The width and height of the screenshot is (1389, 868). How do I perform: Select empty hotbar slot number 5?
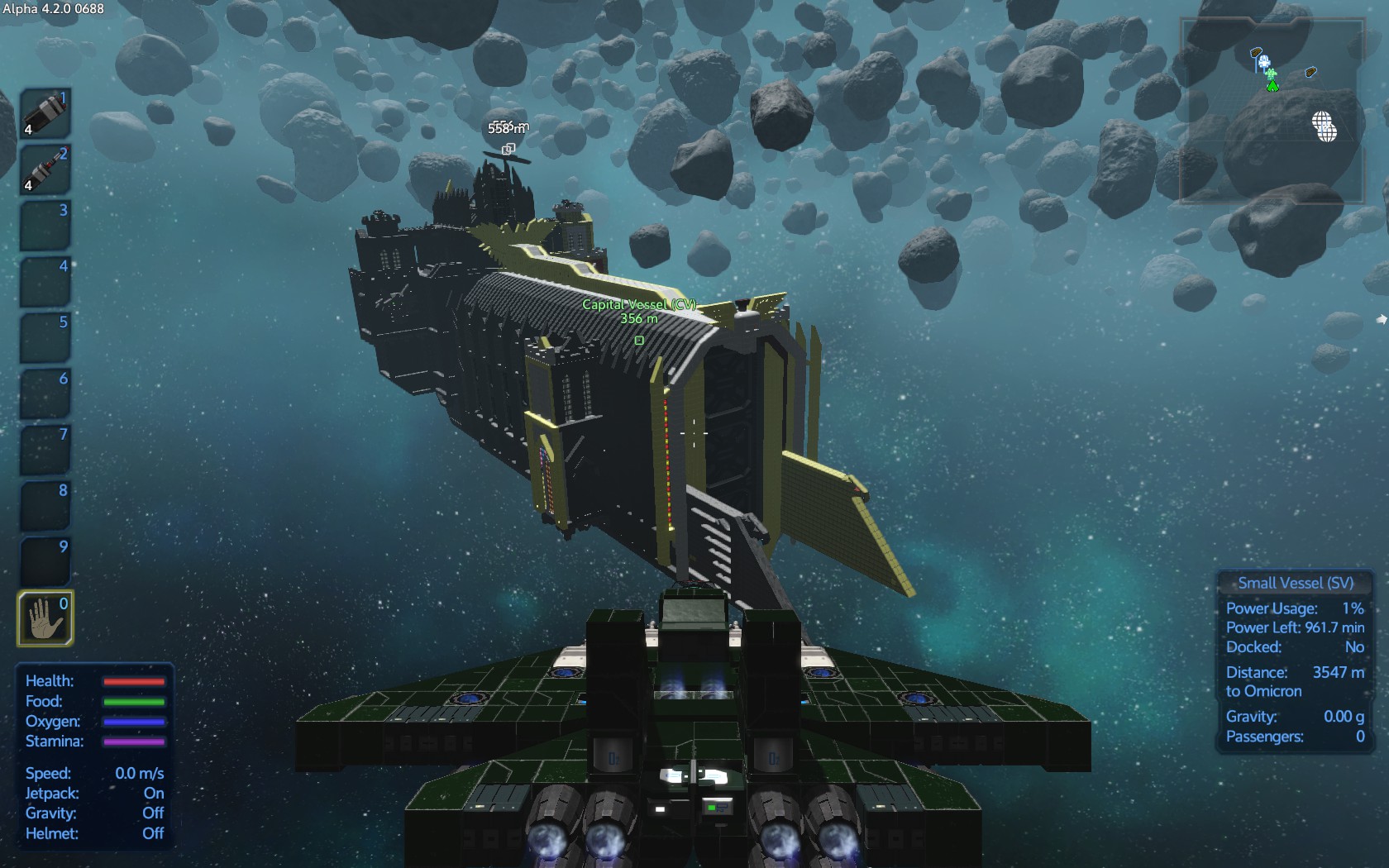pos(45,337)
